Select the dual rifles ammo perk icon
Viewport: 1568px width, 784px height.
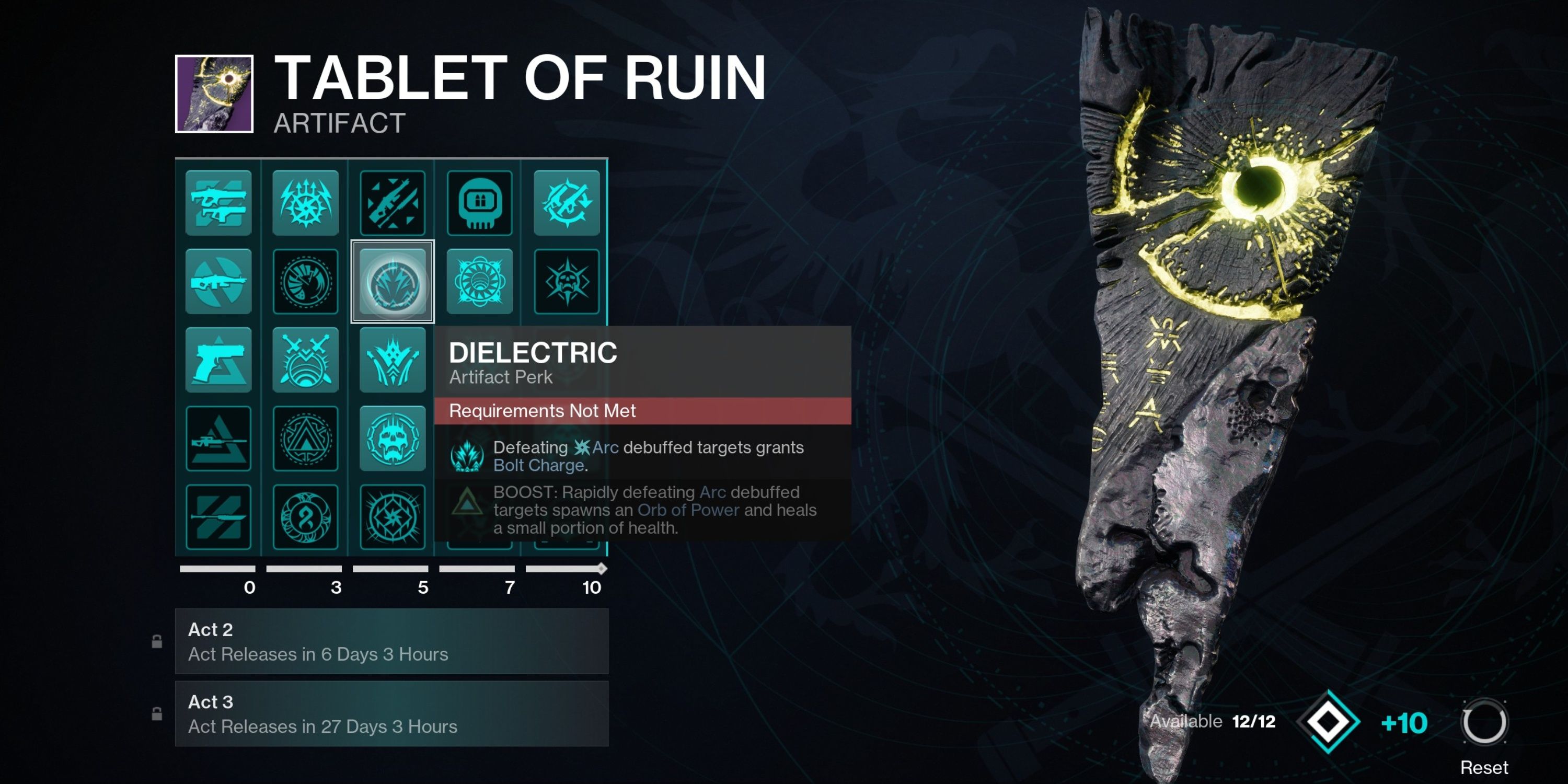[217, 204]
